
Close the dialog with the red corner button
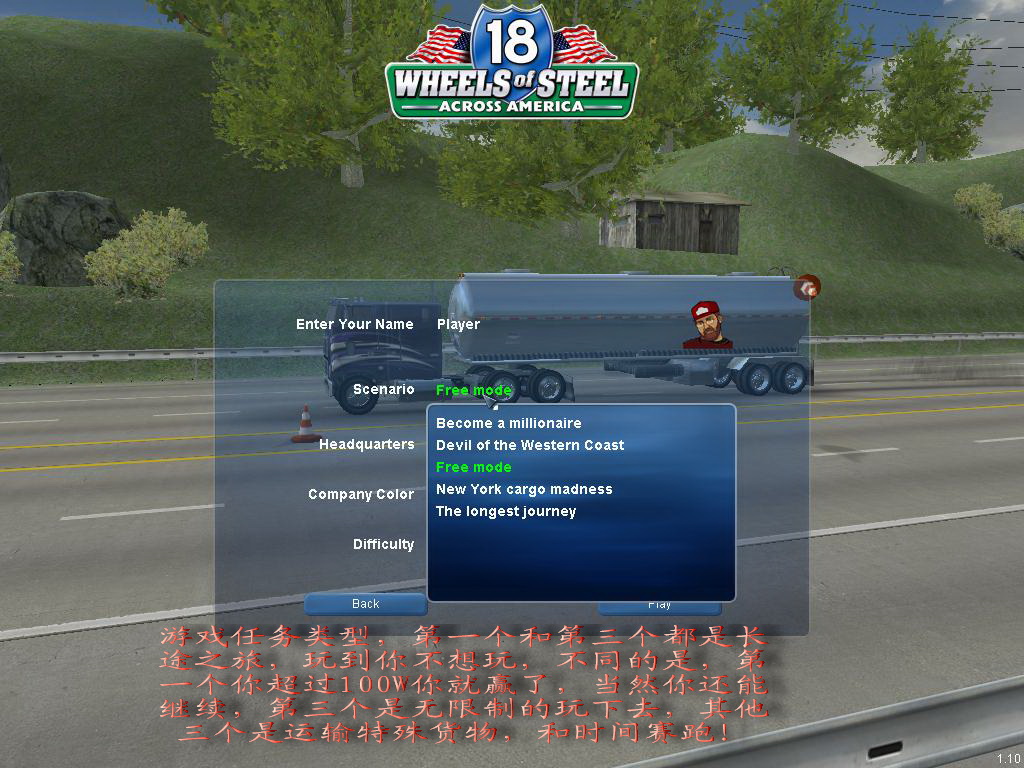[807, 288]
